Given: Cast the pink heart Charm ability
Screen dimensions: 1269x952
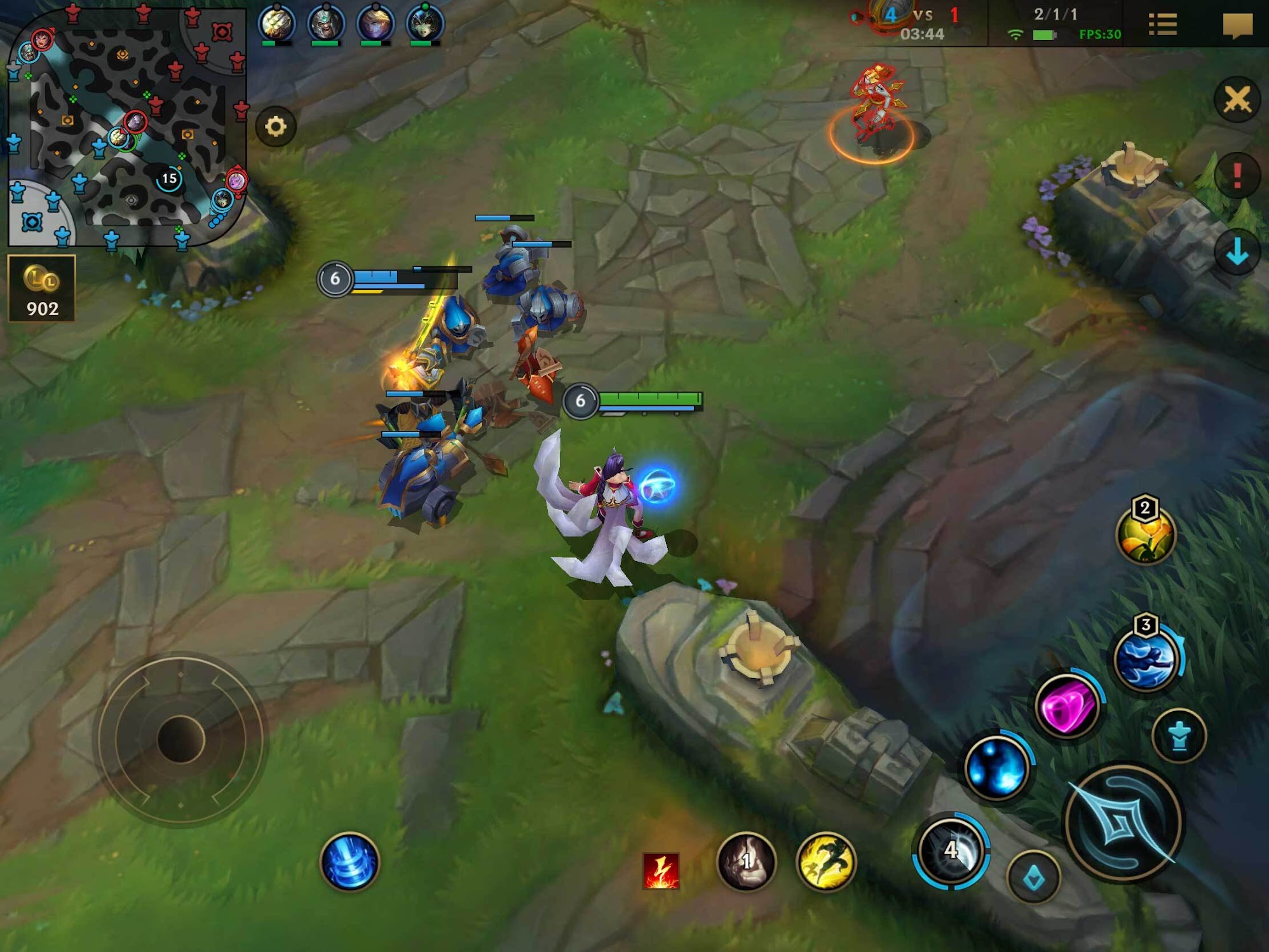Looking at the screenshot, I should coord(1067,705).
